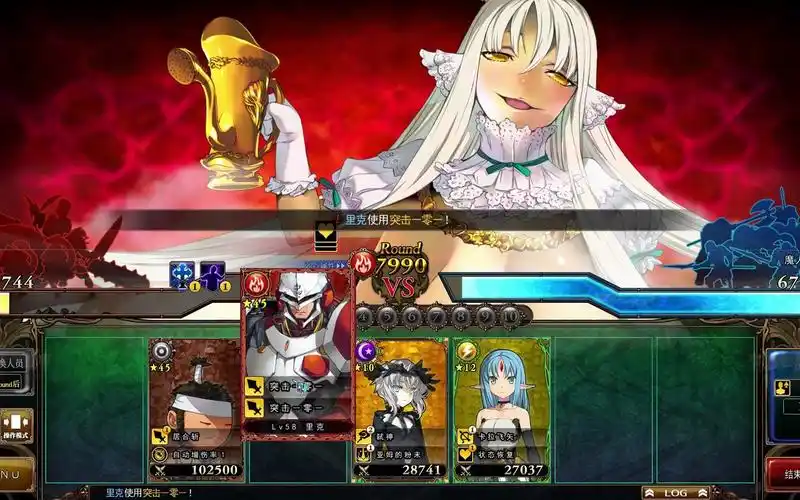Viewport: 800px width, 500px height.
Task: Select the Lv58 里克 armored knight card
Action: click(298, 355)
